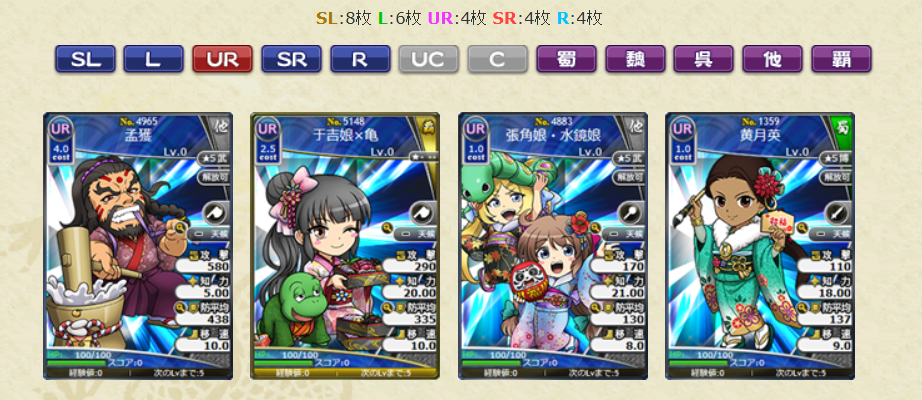The image size is (922, 400).
Task: Enable the grey UC rarity filter
Action: coord(429,59)
